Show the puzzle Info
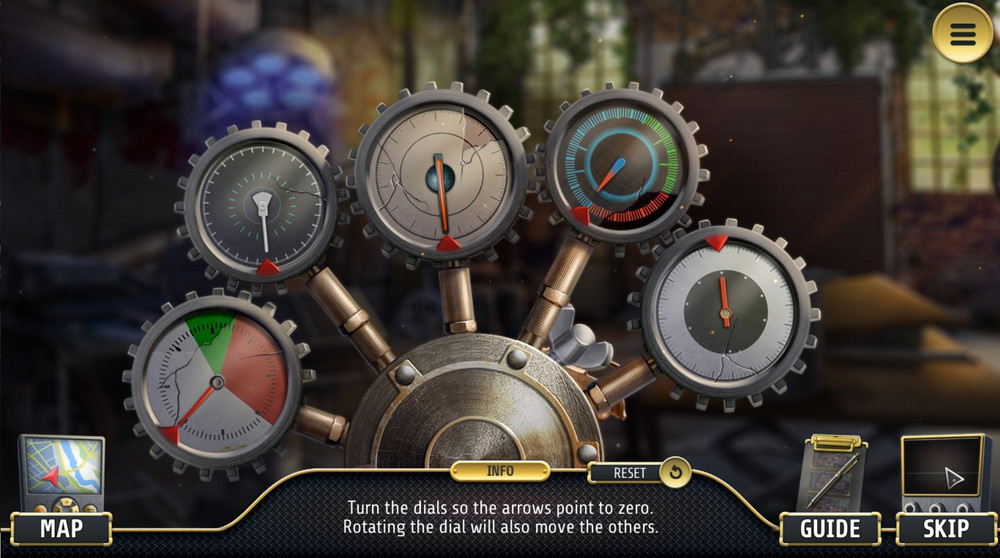 coord(499,471)
